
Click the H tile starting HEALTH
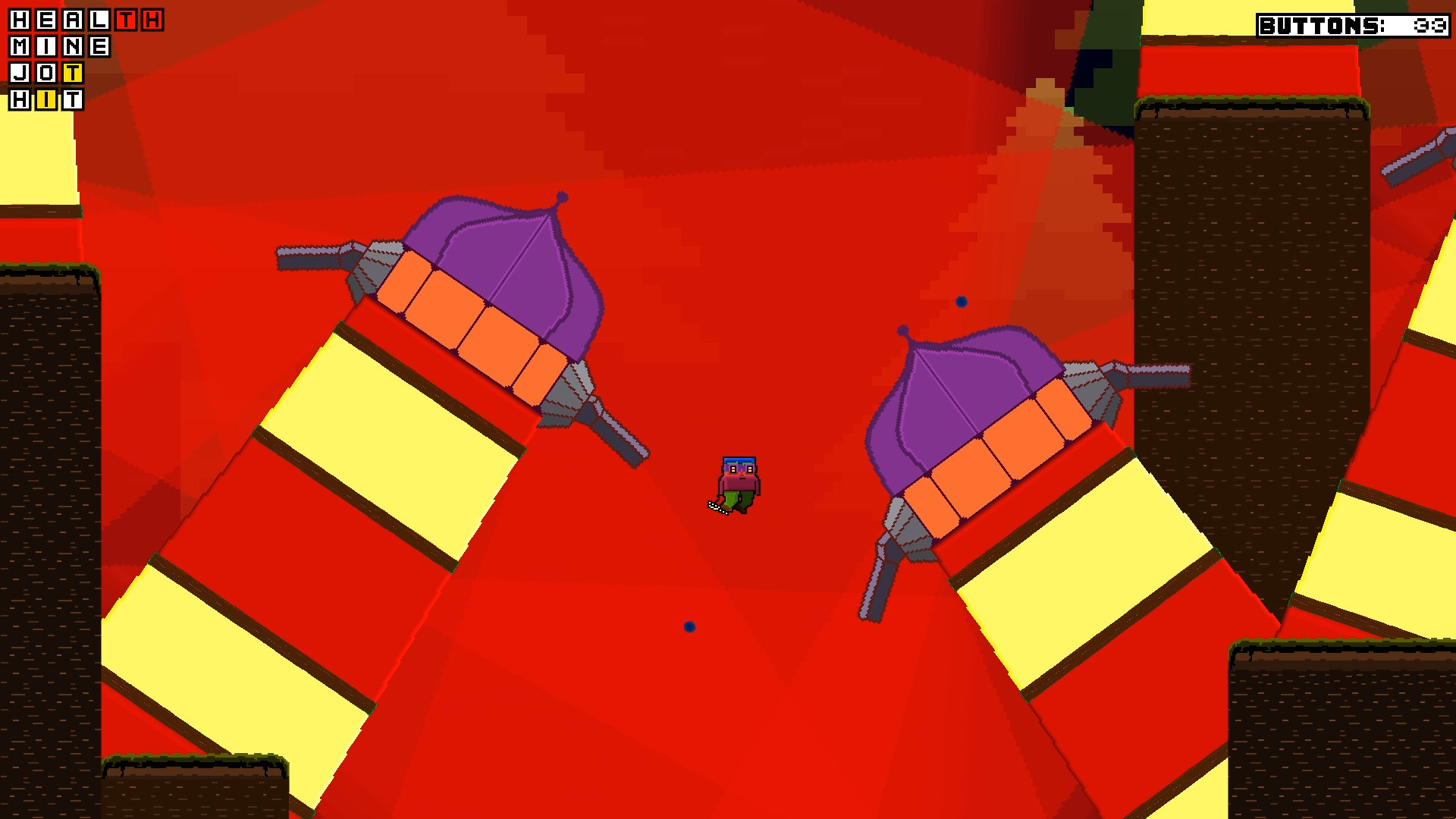(19, 20)
